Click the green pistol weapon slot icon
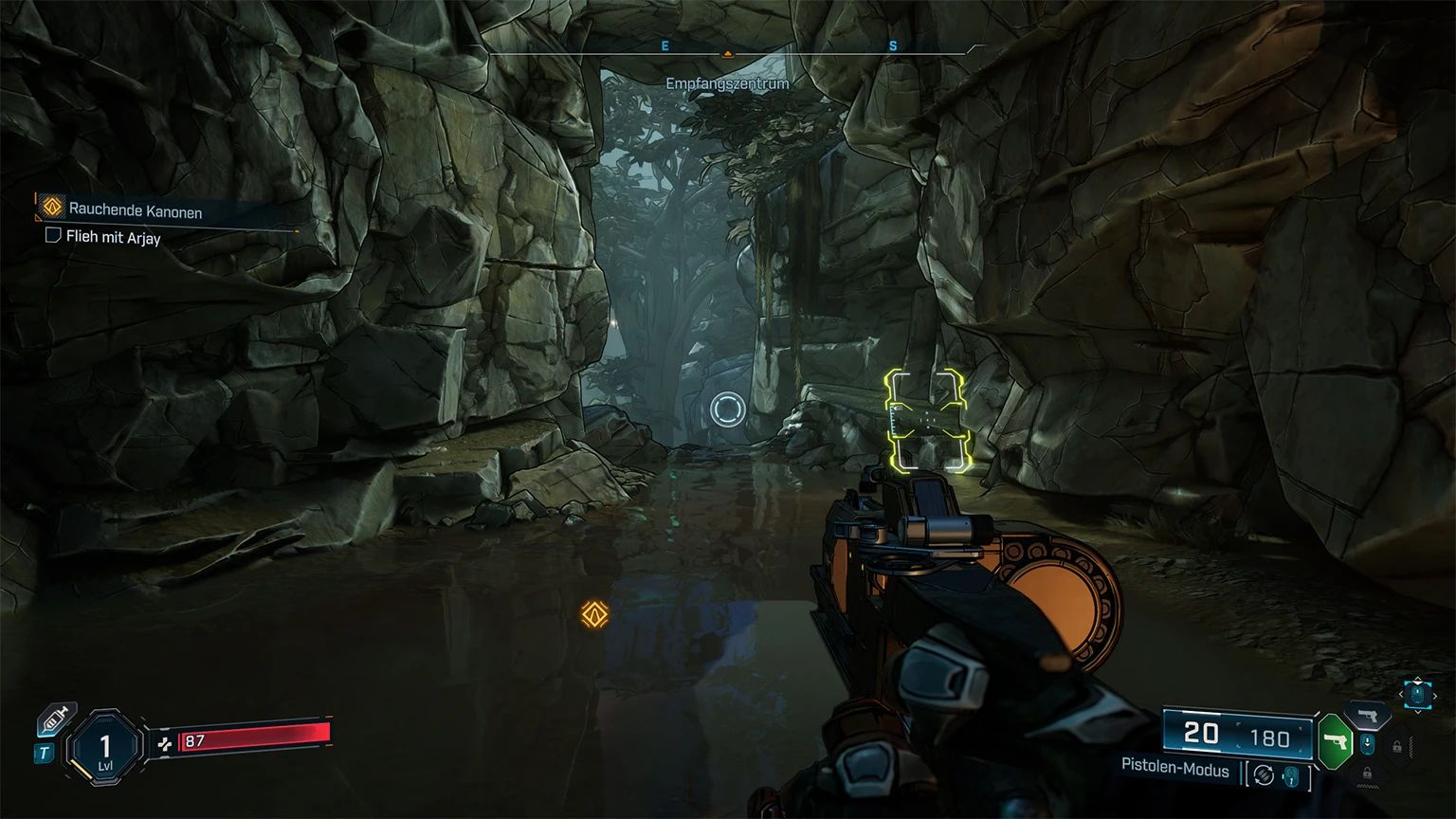The image size is (1456, 819). [x=1335, y=742]
